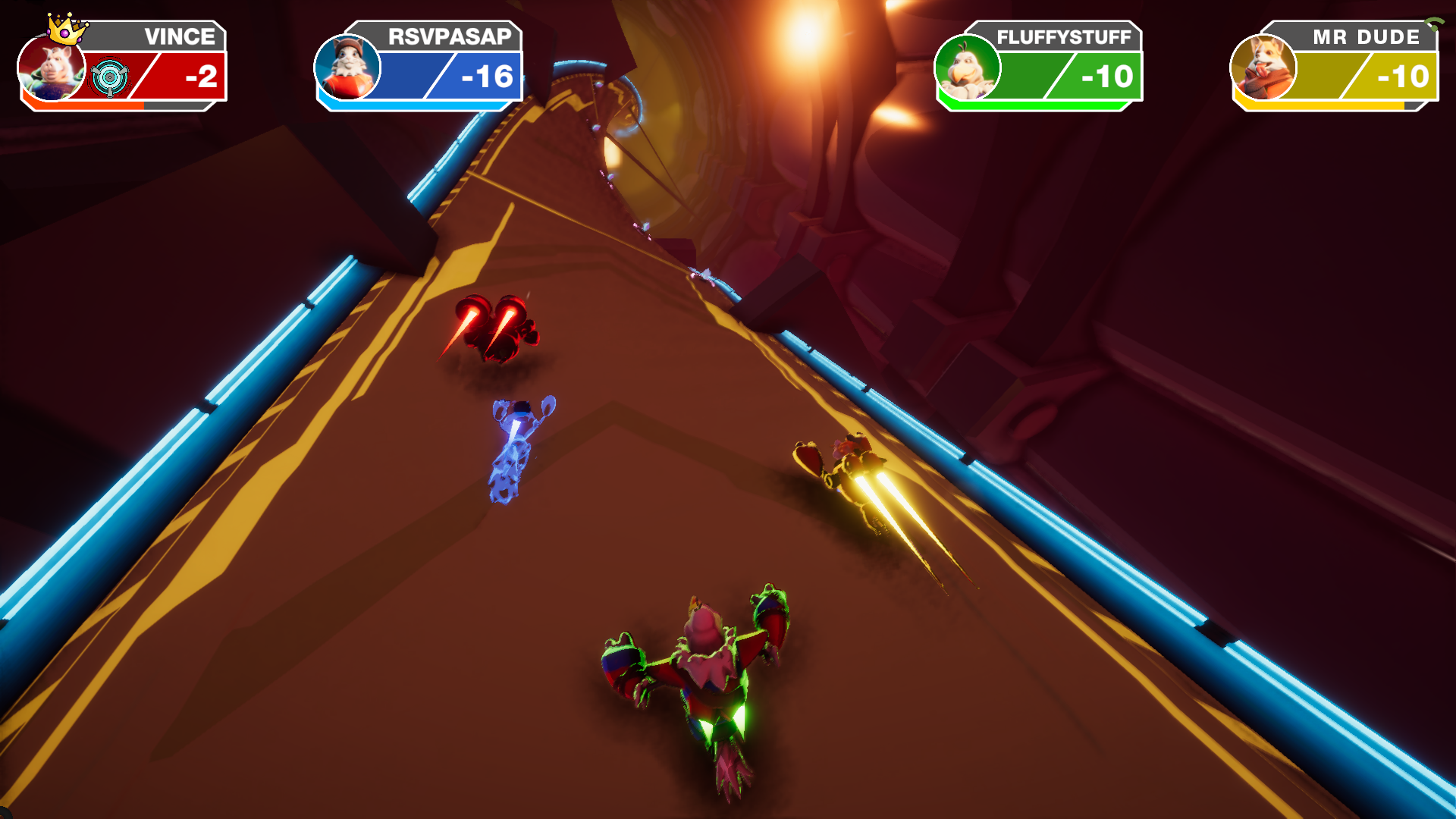Click RSVPASAP's score showing -16
The height and width of the screenshot is (819, 1456).
coord(485,76)
